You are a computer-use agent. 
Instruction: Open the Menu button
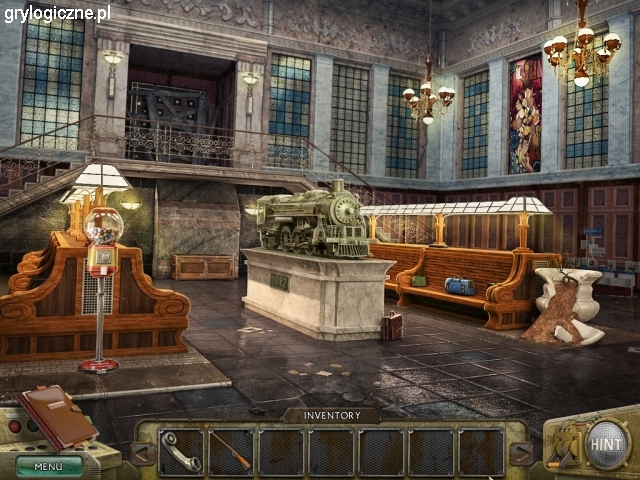click(x=49, y=465)
